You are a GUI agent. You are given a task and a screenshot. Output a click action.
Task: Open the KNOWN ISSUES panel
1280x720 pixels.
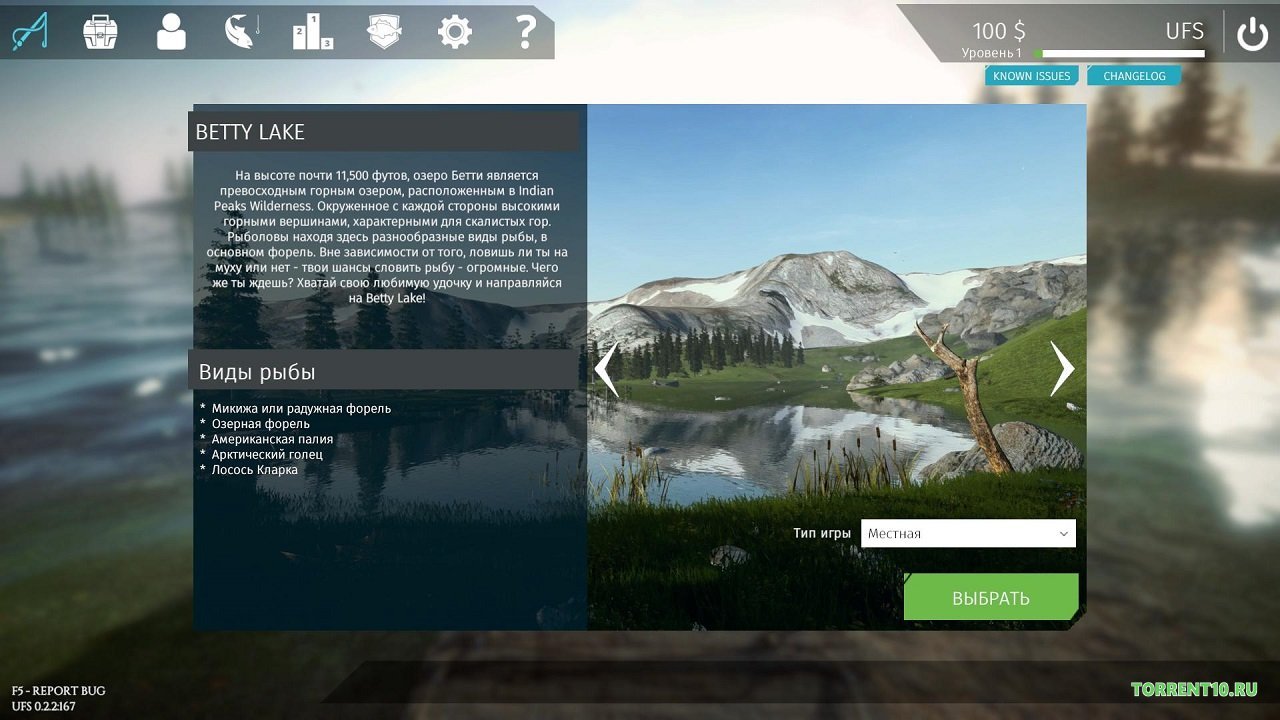click(x=1031, y=75)
